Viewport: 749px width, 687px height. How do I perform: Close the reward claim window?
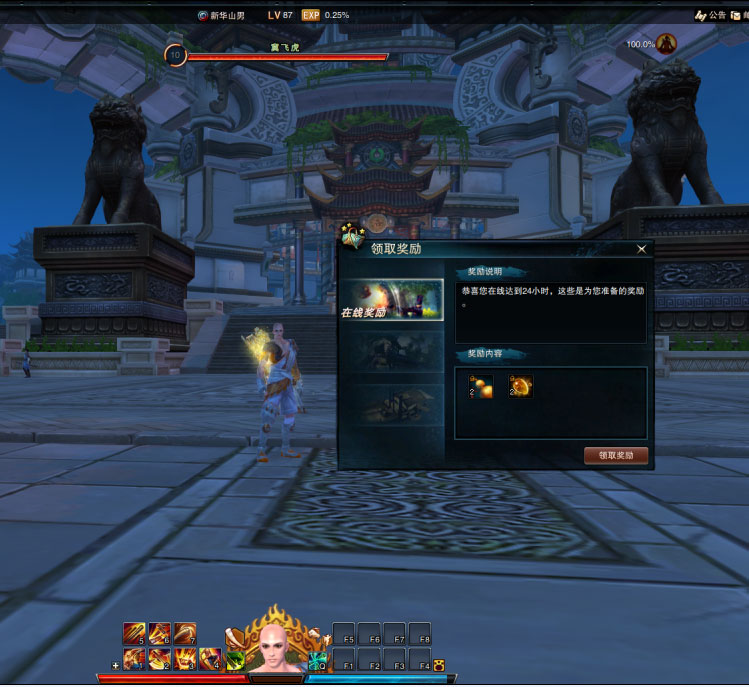pos(641,249)
